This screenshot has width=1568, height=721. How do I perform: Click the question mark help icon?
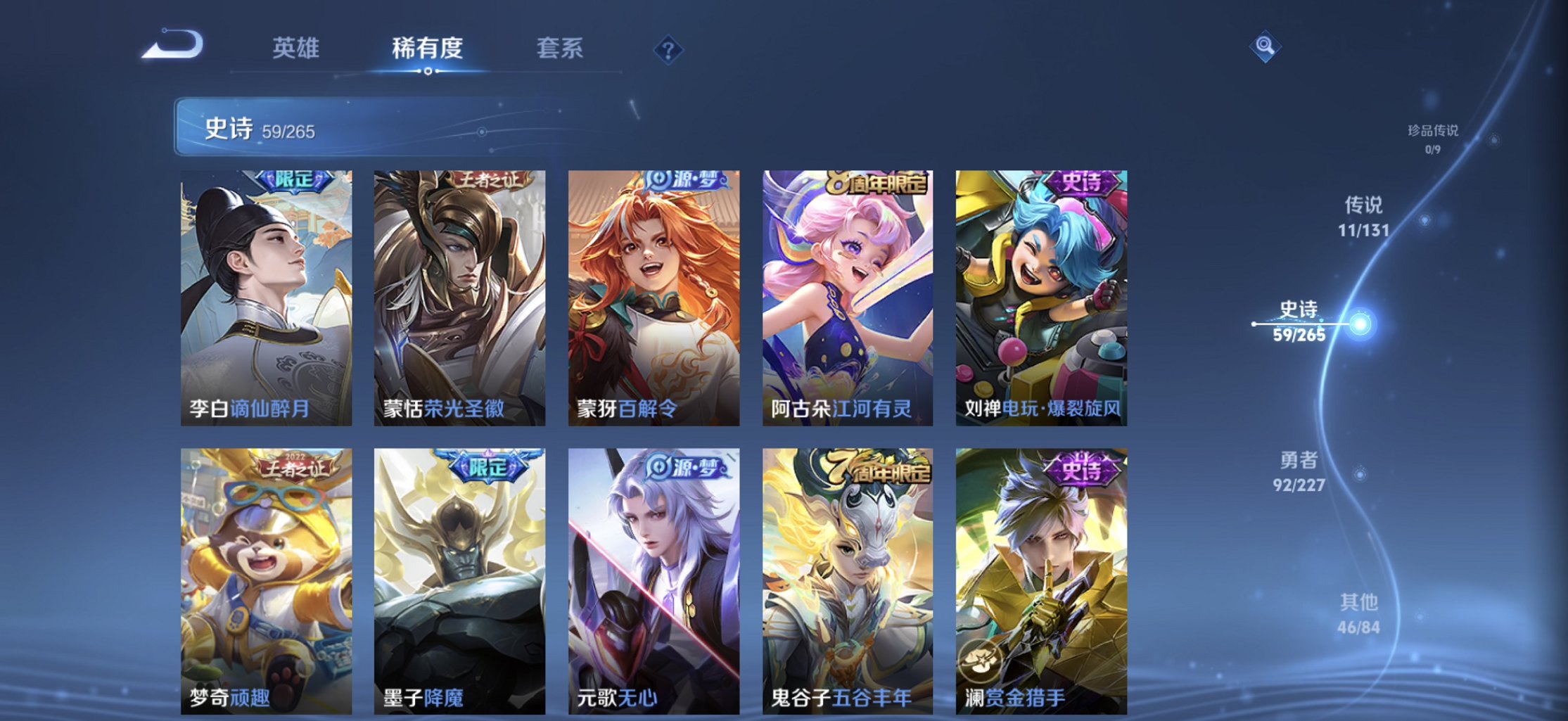[668, 51]
